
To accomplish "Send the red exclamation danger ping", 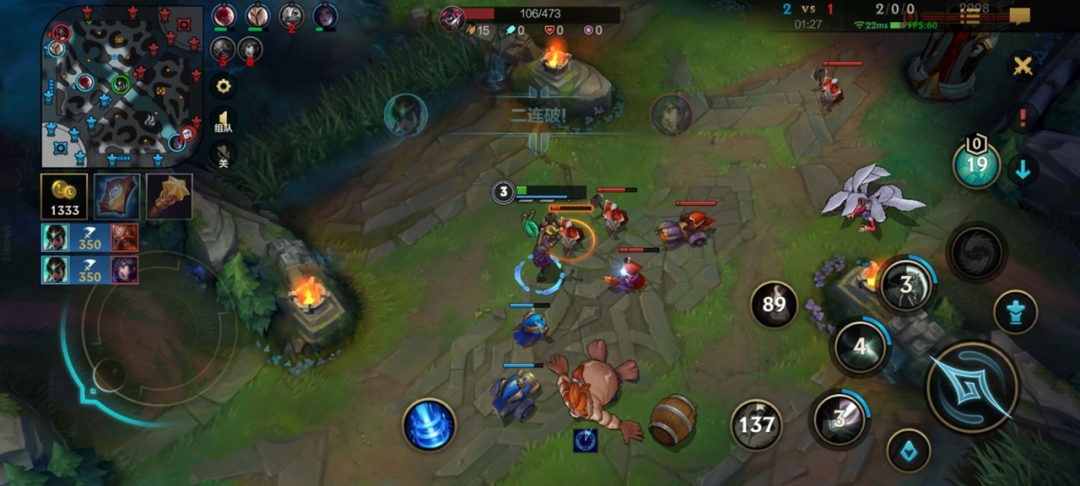I will (1022, 118).
